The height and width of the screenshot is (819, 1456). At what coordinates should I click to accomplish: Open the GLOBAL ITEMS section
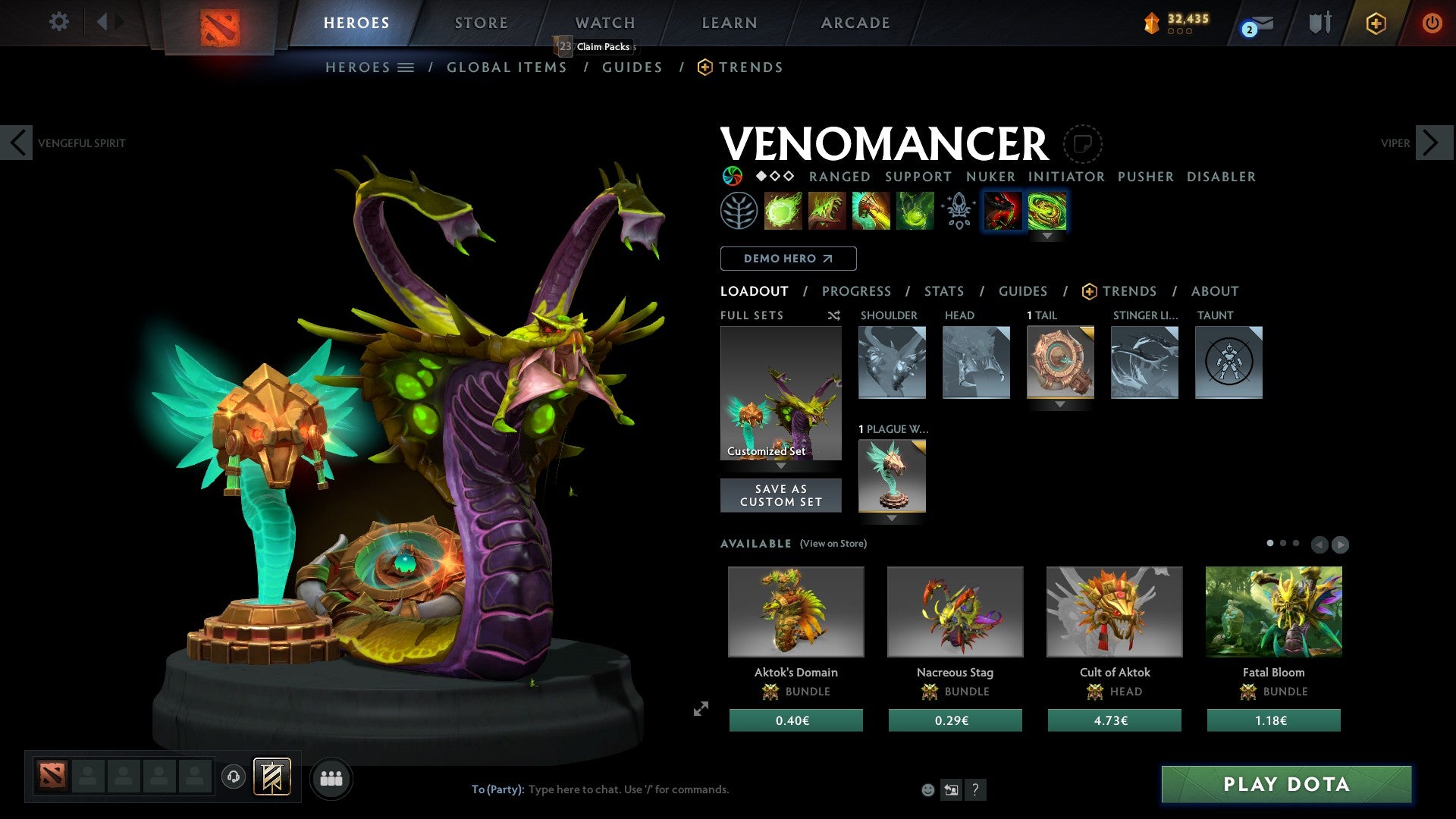[507, 67]
